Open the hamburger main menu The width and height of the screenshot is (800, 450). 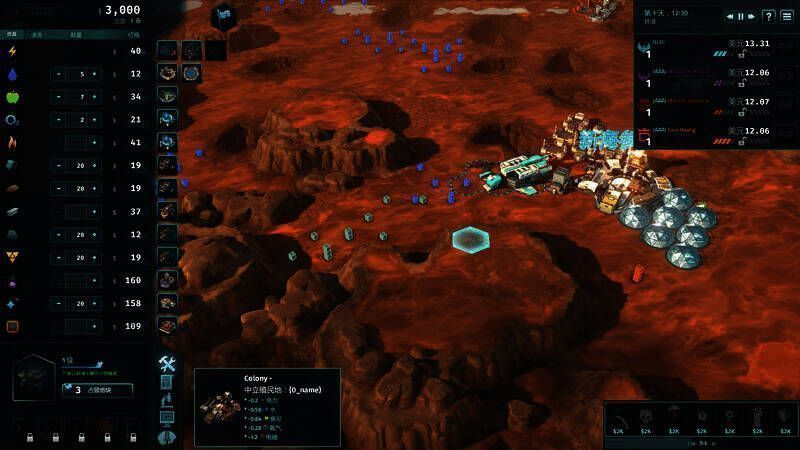click(787, 16)
